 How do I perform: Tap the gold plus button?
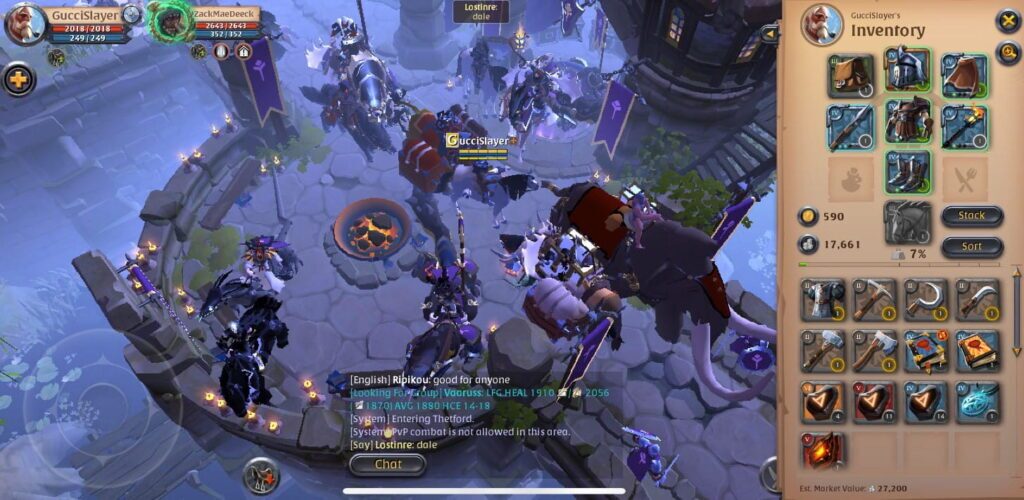18,79
